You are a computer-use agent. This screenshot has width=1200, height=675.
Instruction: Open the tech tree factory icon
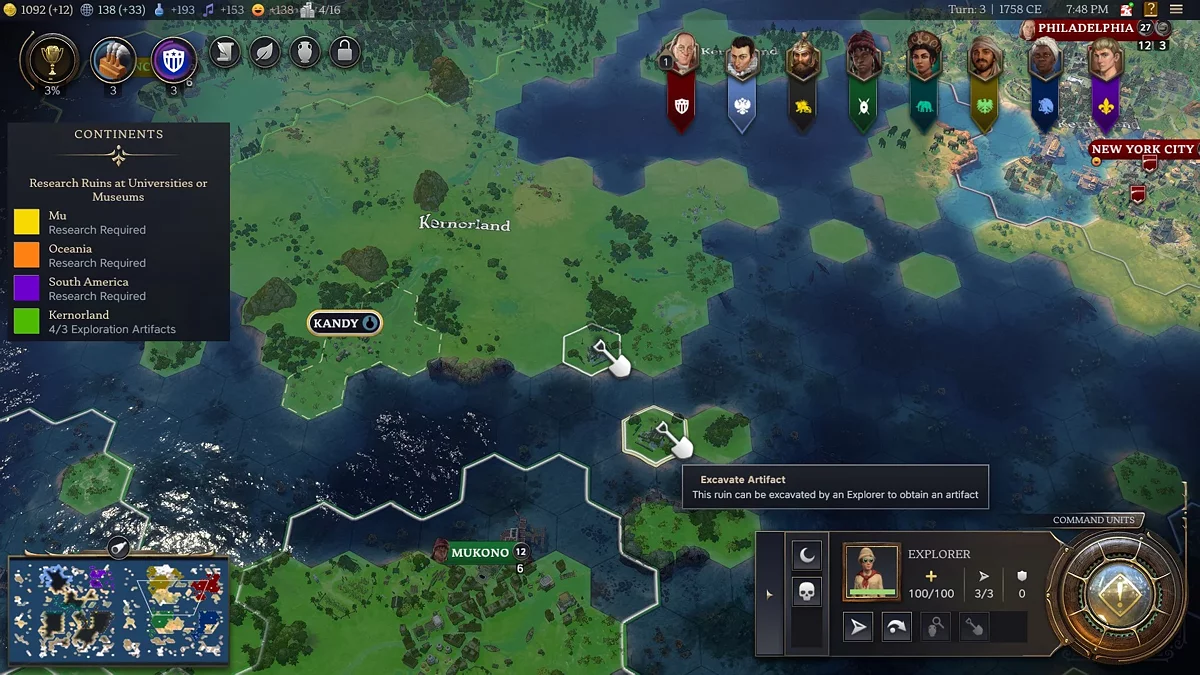coord(113,60)
